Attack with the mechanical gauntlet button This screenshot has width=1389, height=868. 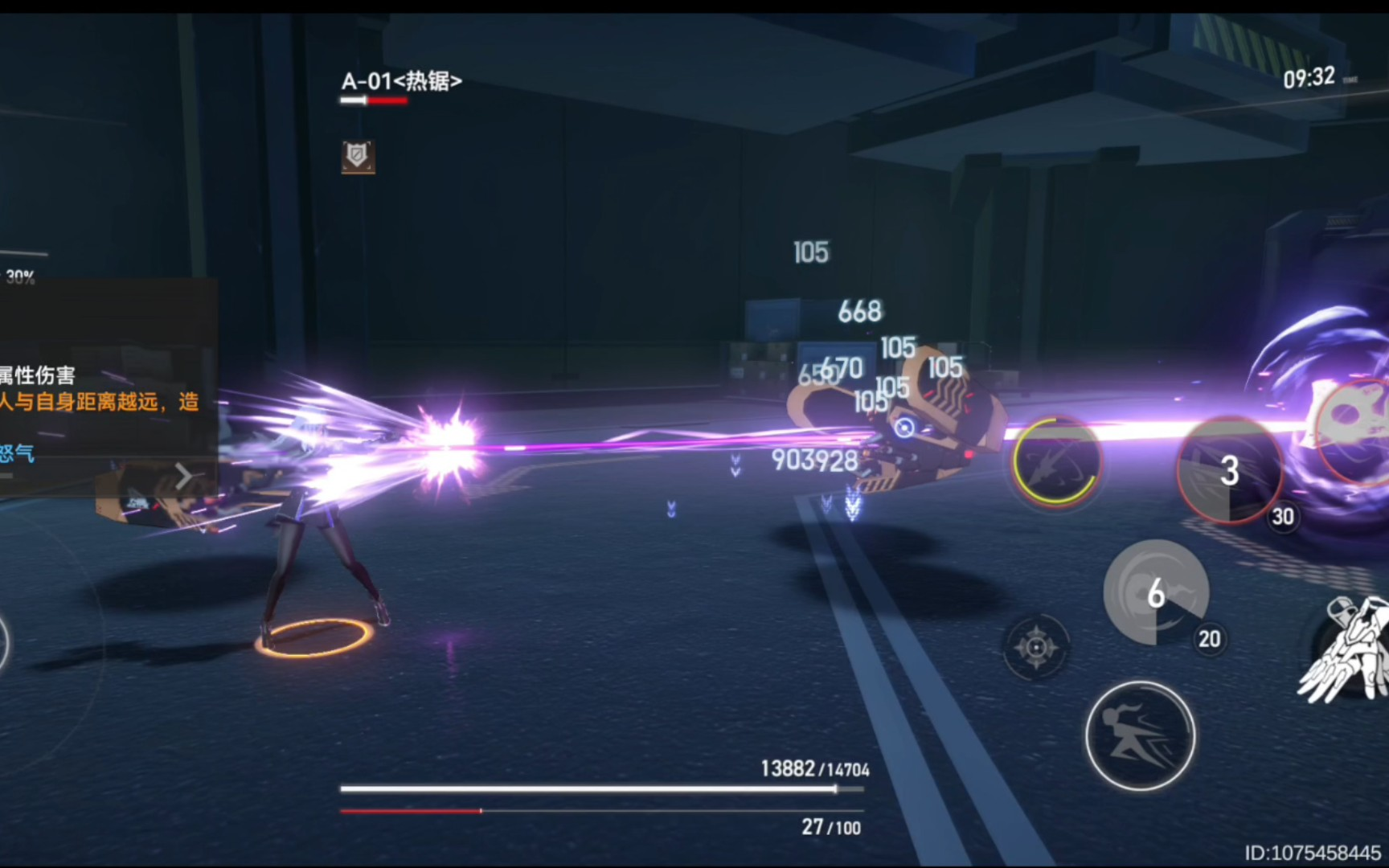[1346, 649]
